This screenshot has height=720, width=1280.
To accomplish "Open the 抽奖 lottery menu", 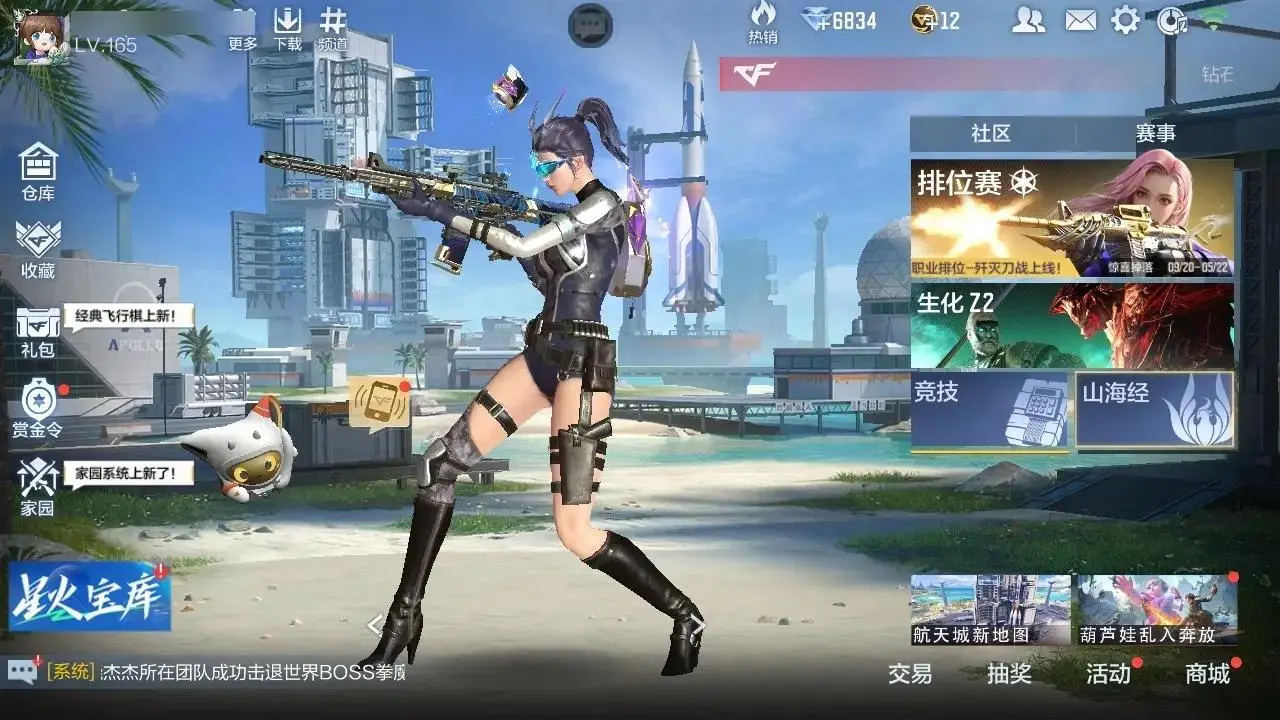I will click(x=1009, y=674).
